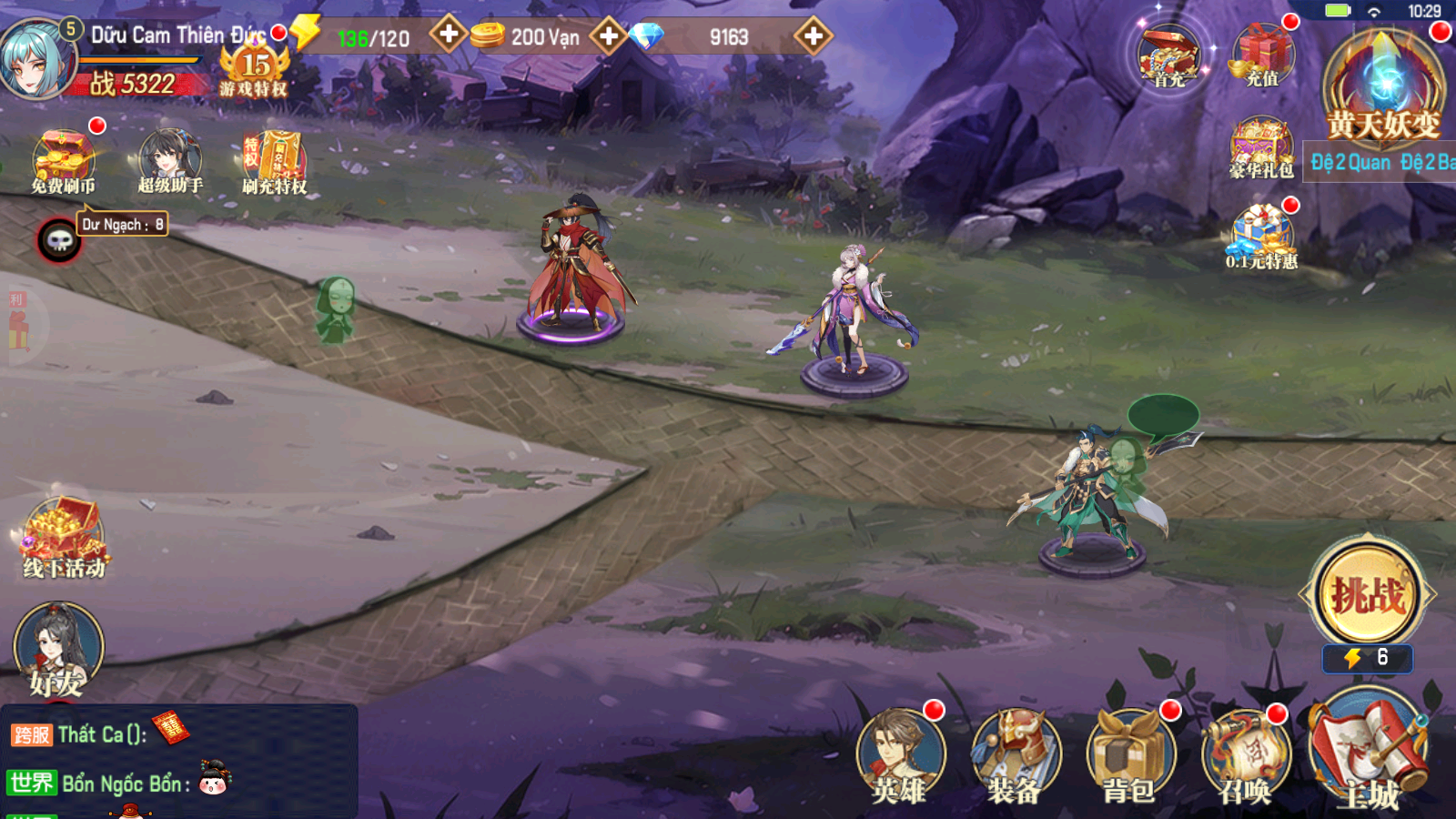The width and height of the screenshot is (1456, 819).
Task: Open the 充值 recharge gift icon
Action: coord(1262,55)
